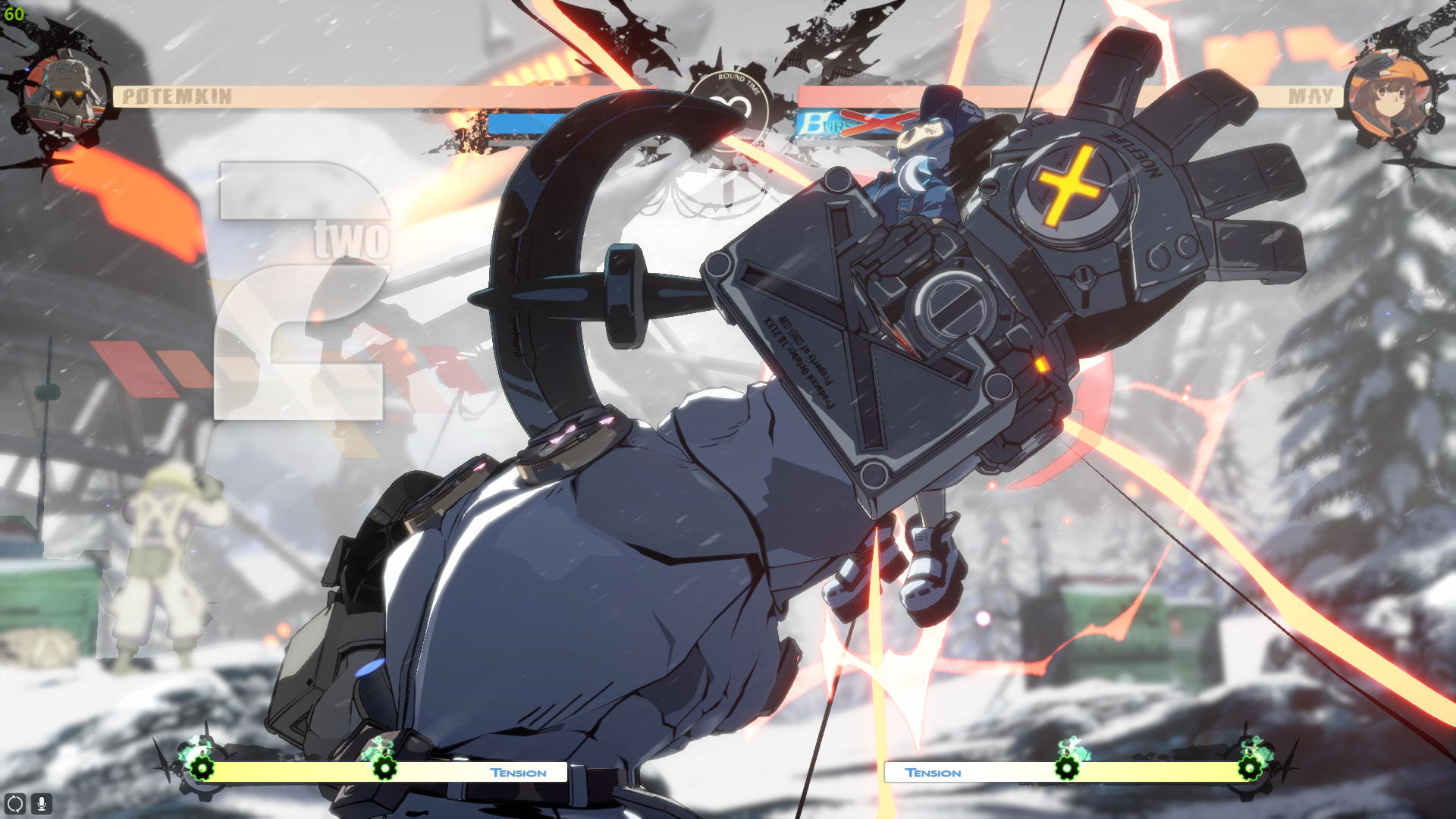Screen dimensions: 1456x819
Task: Select the leftmost gear on Potemkin's Tension bar
Action: click(202, 770)
